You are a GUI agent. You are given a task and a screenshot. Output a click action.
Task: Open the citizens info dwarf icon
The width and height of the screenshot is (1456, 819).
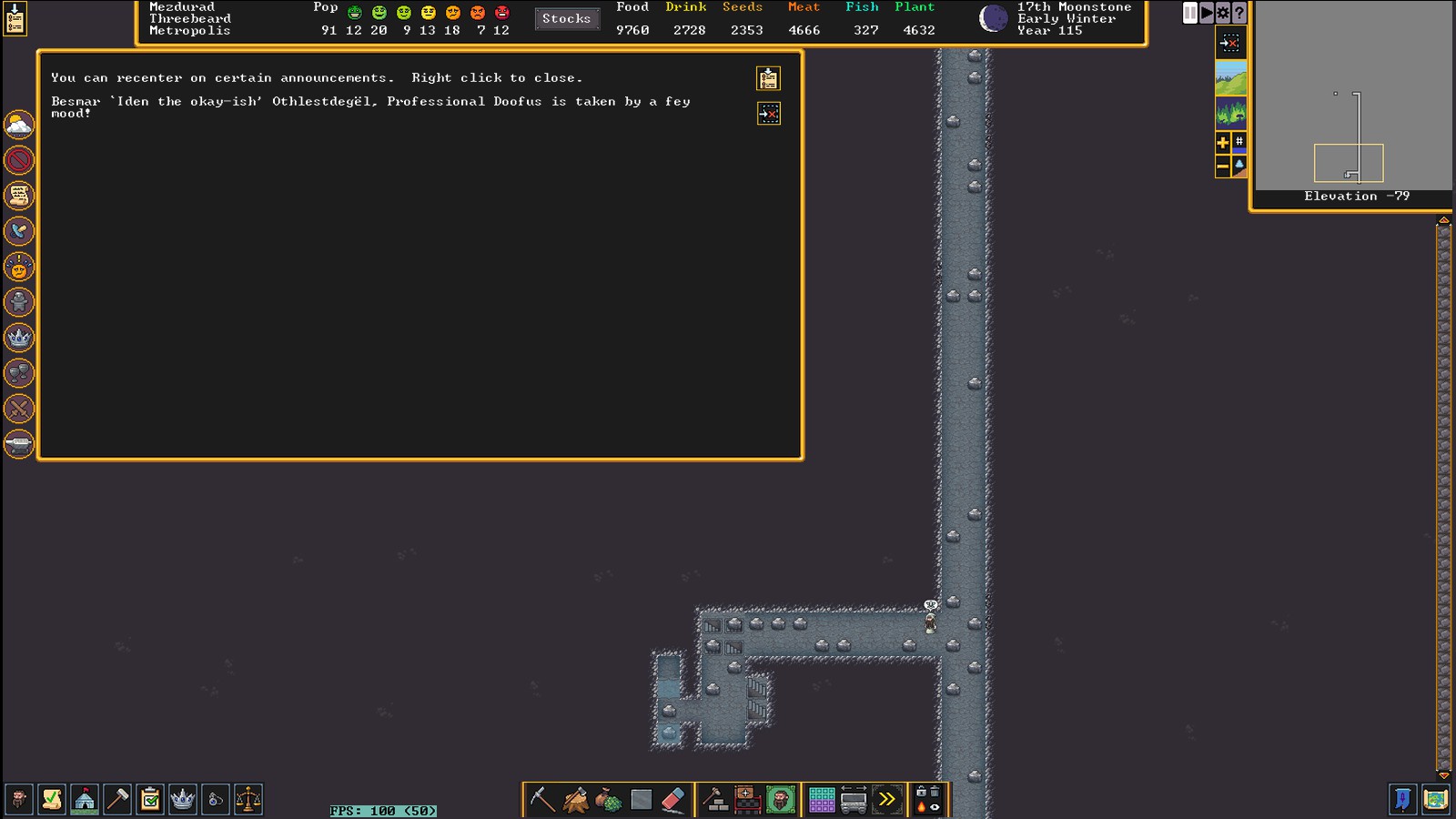point(18,800)
